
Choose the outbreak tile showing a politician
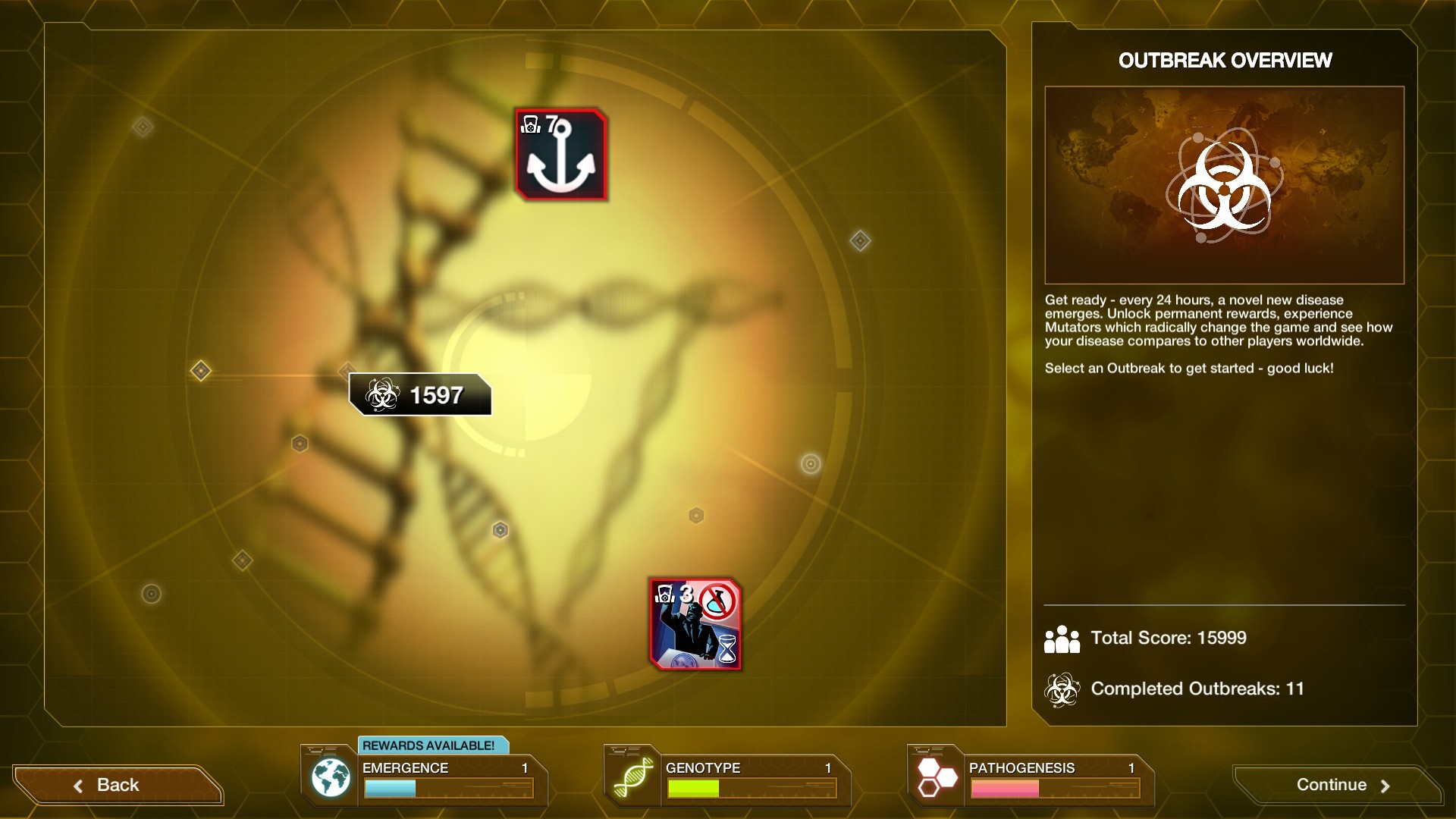point(695,624)
